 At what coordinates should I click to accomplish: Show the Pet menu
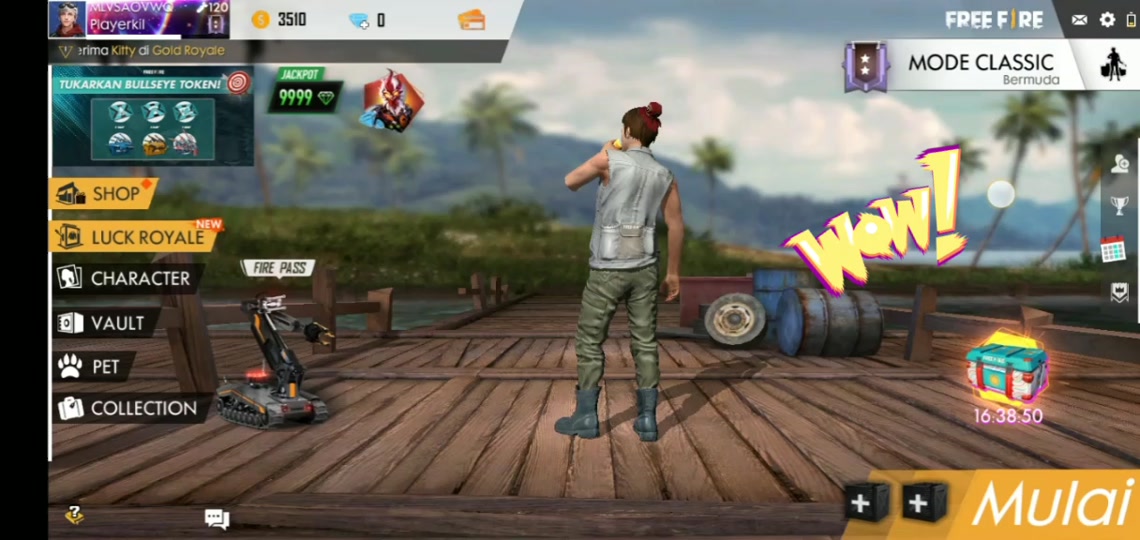pyautogui.click(x=92, y=367)
